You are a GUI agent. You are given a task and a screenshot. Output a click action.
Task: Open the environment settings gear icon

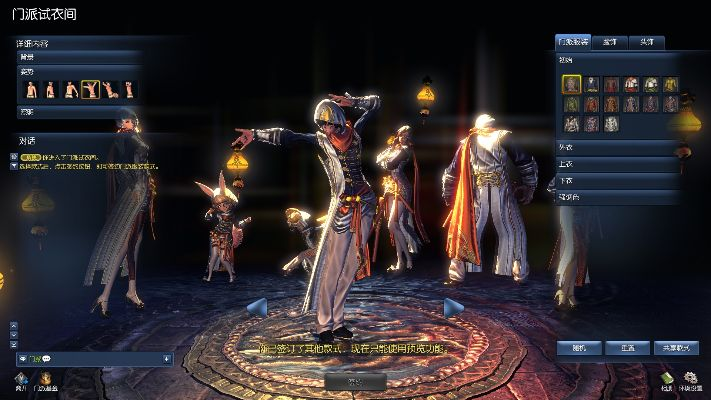click(x=689, y=378)
